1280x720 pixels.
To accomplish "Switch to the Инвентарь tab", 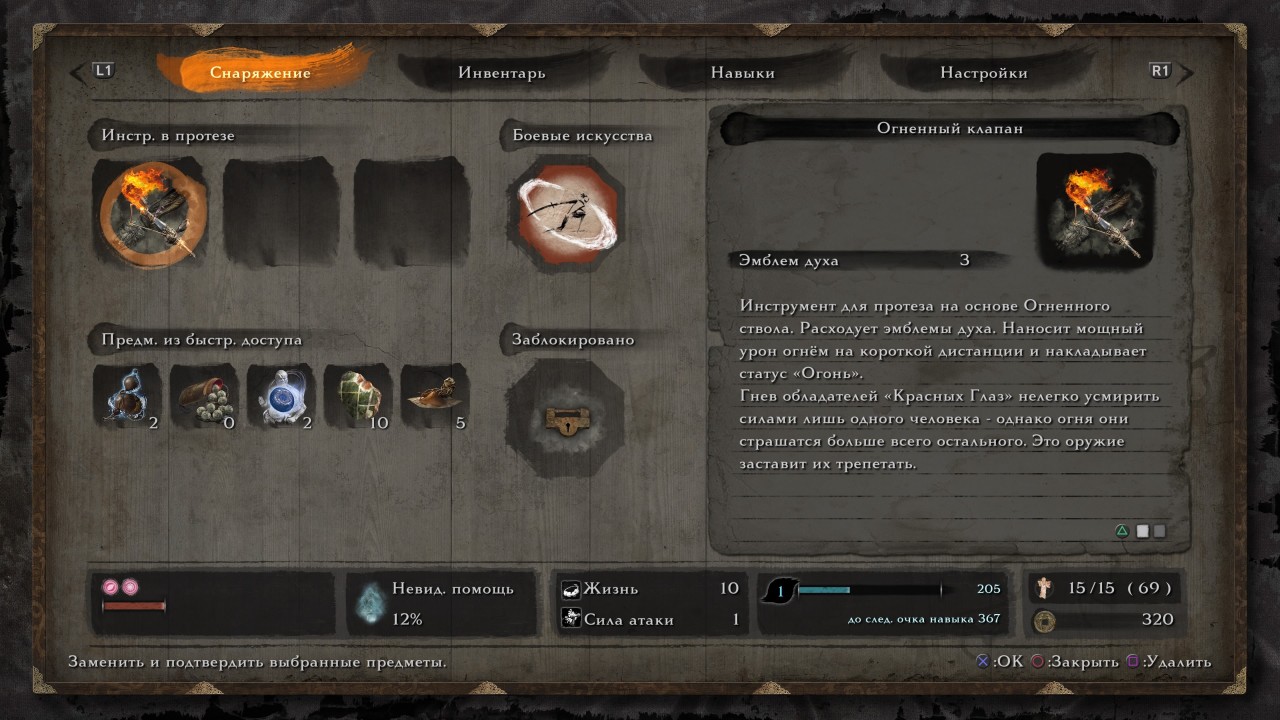I will (500, 72).
